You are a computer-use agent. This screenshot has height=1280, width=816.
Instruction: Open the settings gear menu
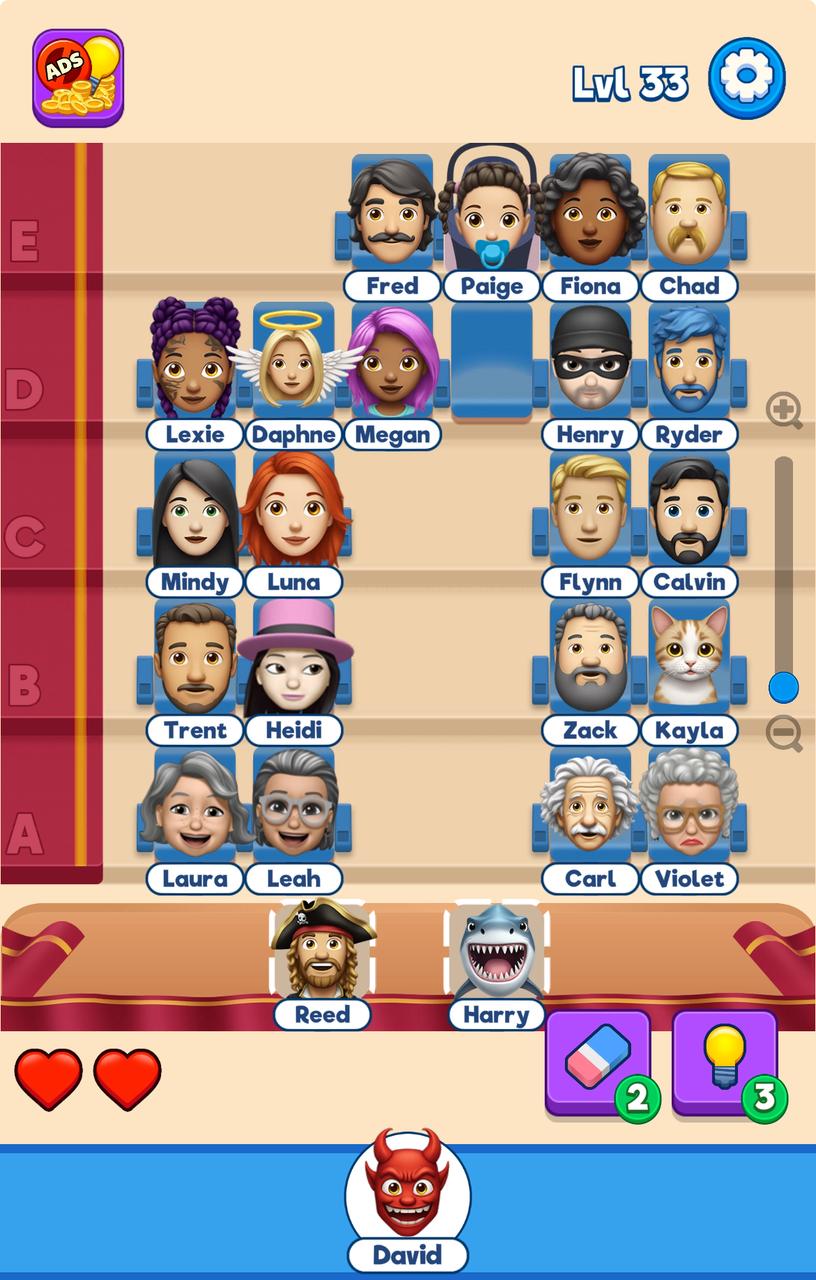747,78
